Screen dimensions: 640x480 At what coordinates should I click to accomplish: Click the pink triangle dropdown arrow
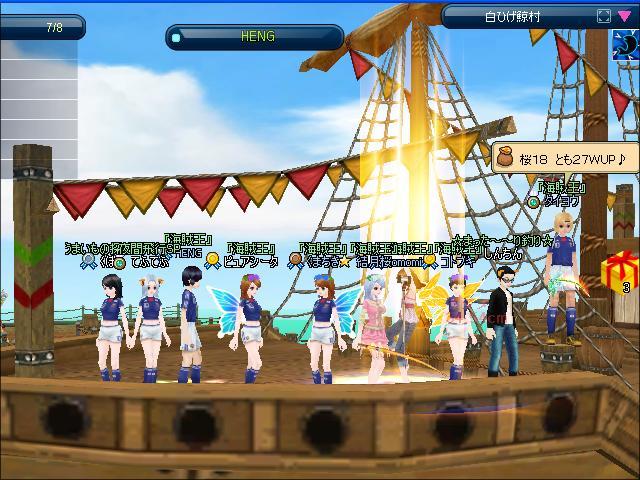click(x=624, y=16)
